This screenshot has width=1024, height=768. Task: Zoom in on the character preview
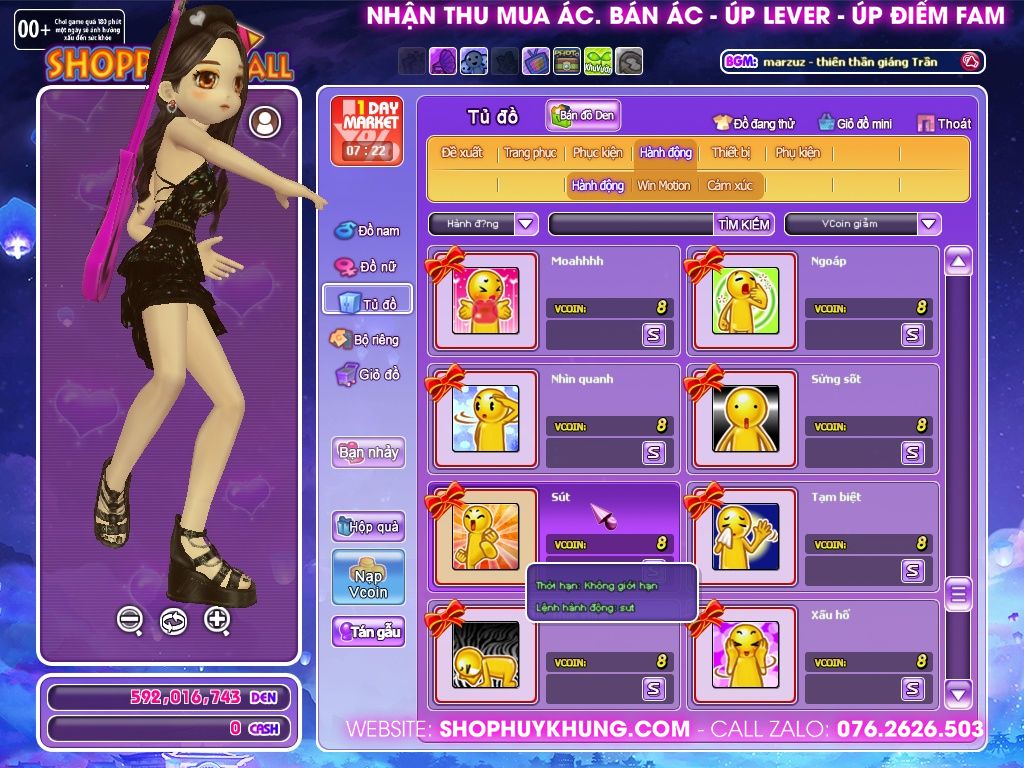[217, 619]
